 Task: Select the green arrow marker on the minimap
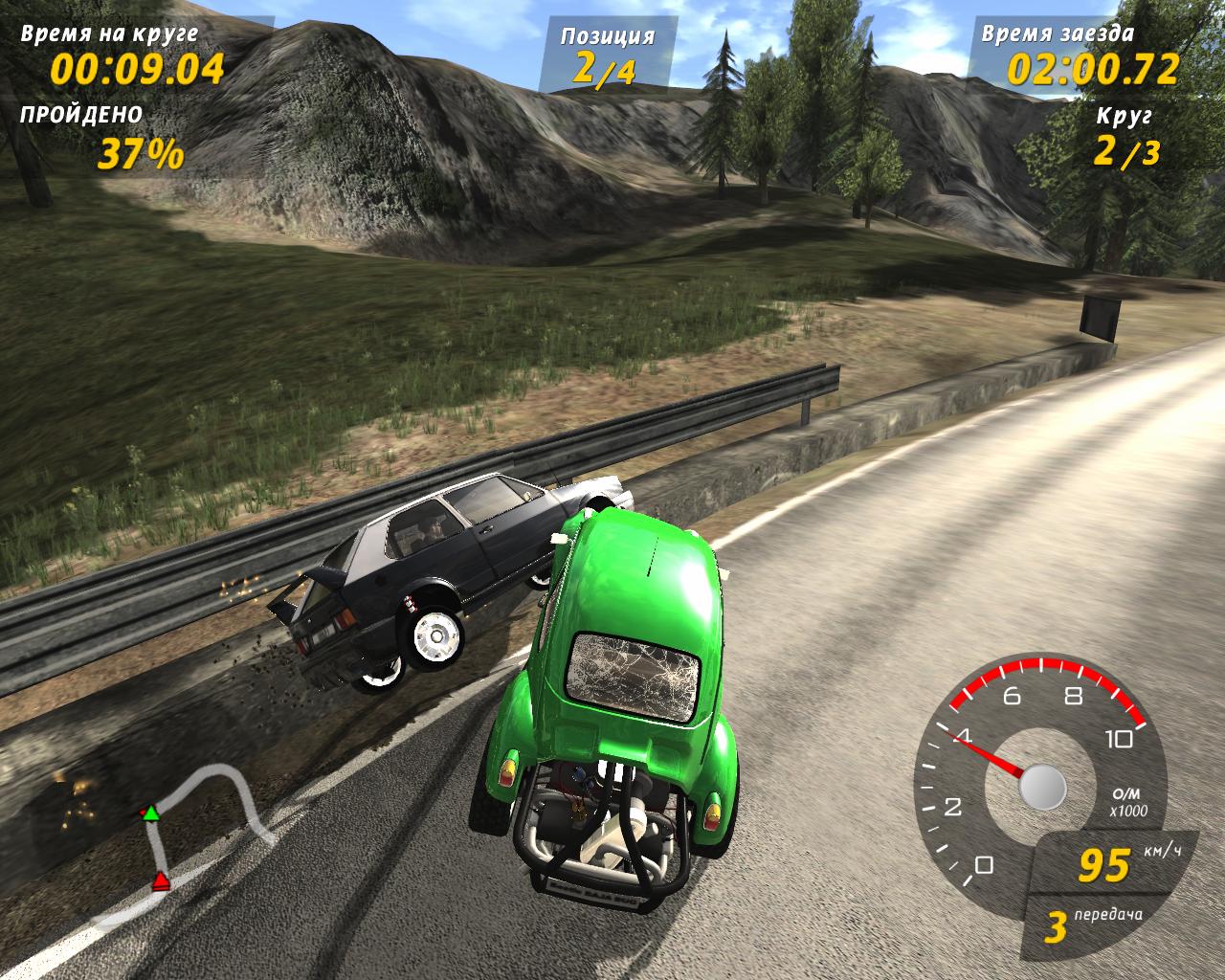click(150, 813)
